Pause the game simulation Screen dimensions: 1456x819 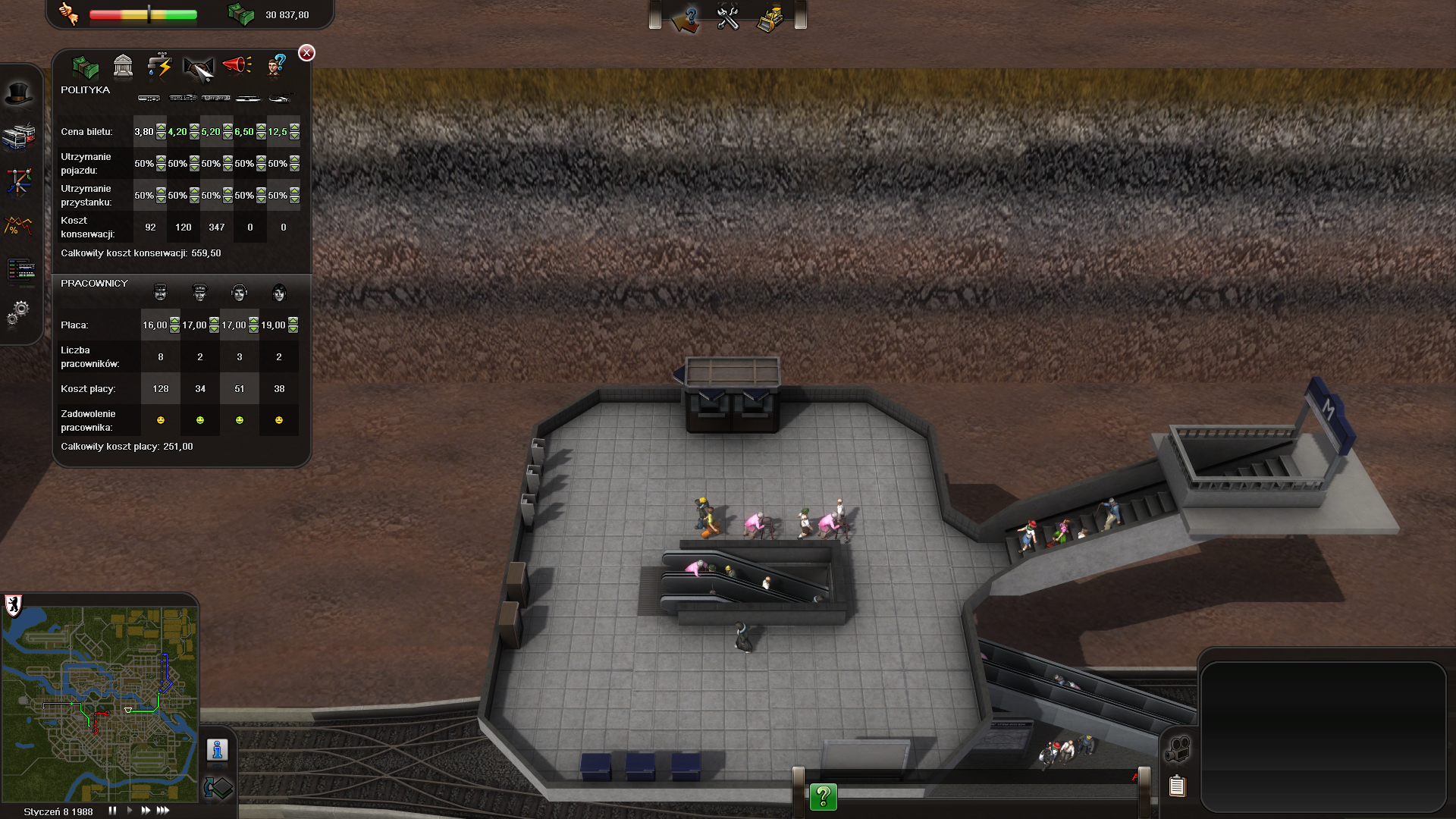112,811
